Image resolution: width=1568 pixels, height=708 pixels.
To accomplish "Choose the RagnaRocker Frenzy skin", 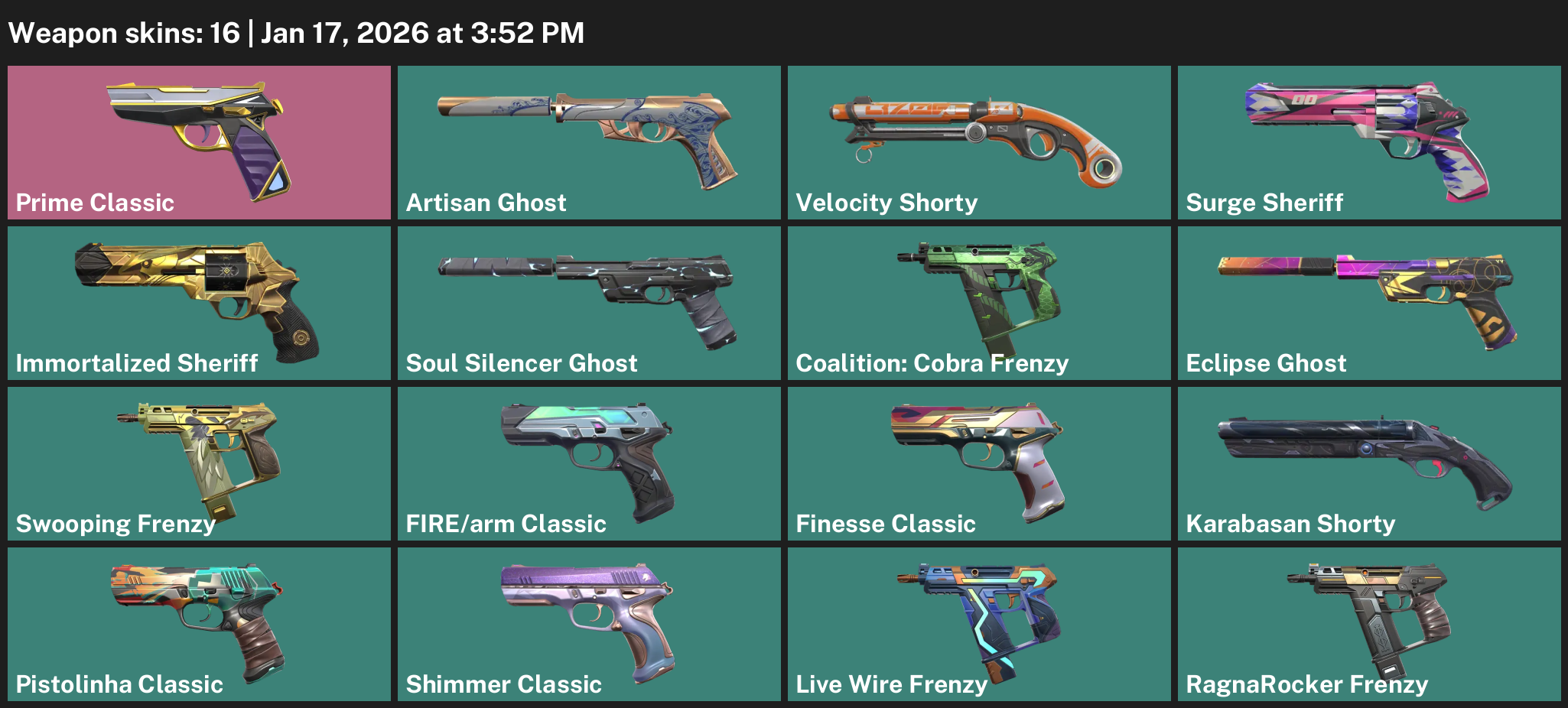I will pyautogui.click(x=1369, y=624).
